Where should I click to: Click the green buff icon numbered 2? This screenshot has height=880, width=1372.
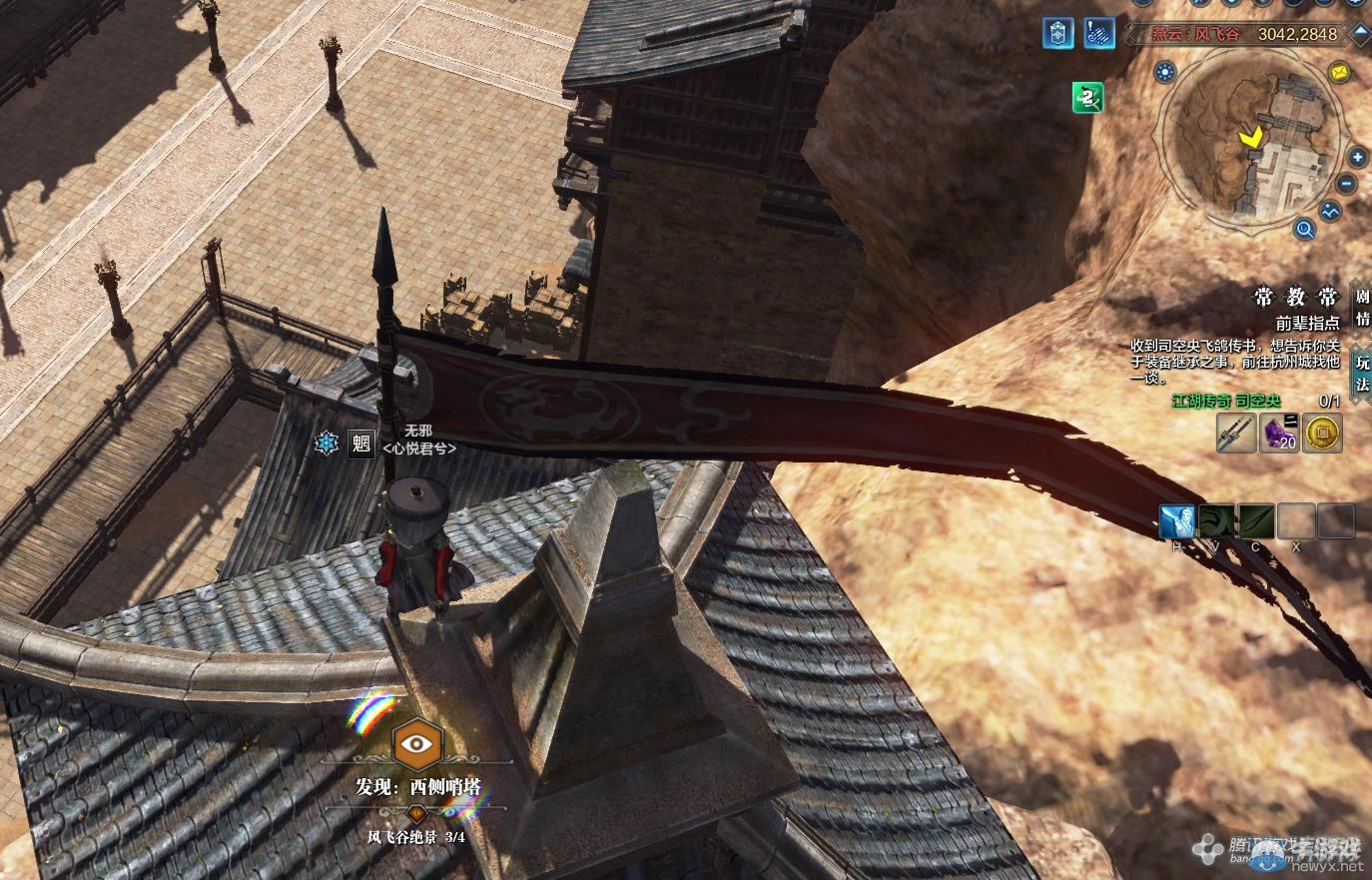click(1087, 97)
